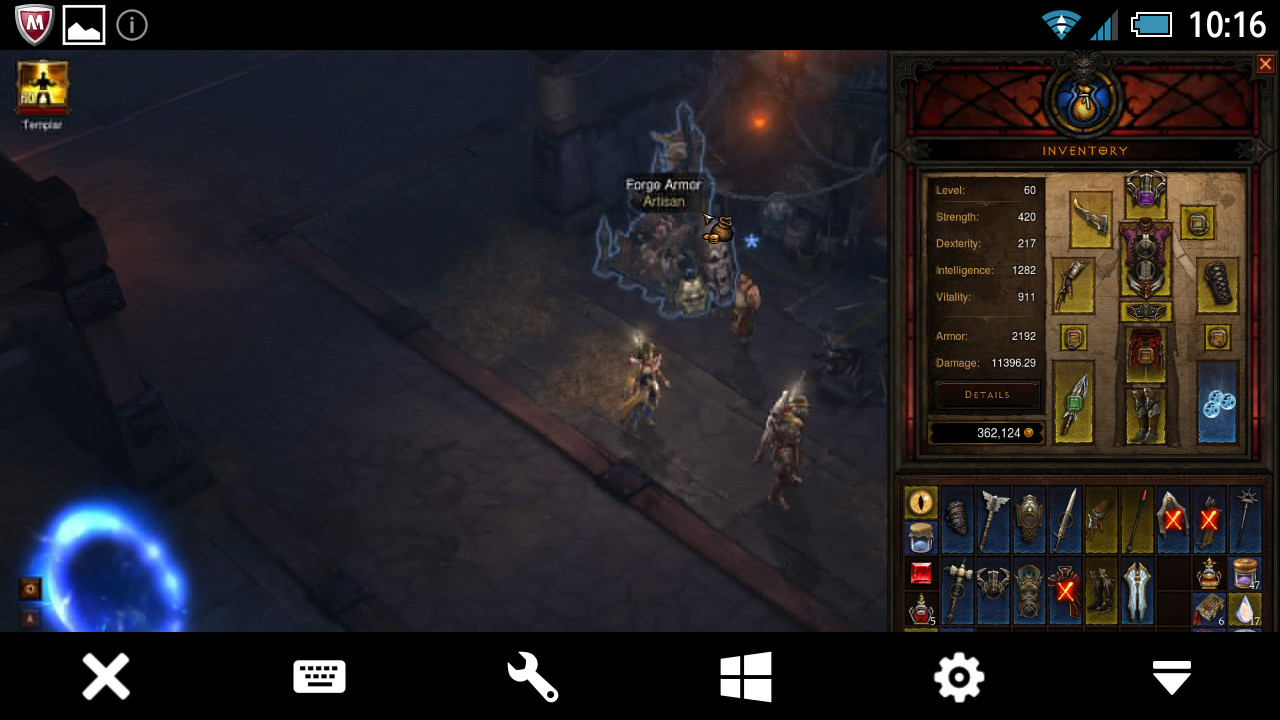Image resolution: width=1280 pixels, height=720 pixels.
Task: Select the equipped shoulder armor slot
Action: pyautogui.click(x=1091, y=218)
